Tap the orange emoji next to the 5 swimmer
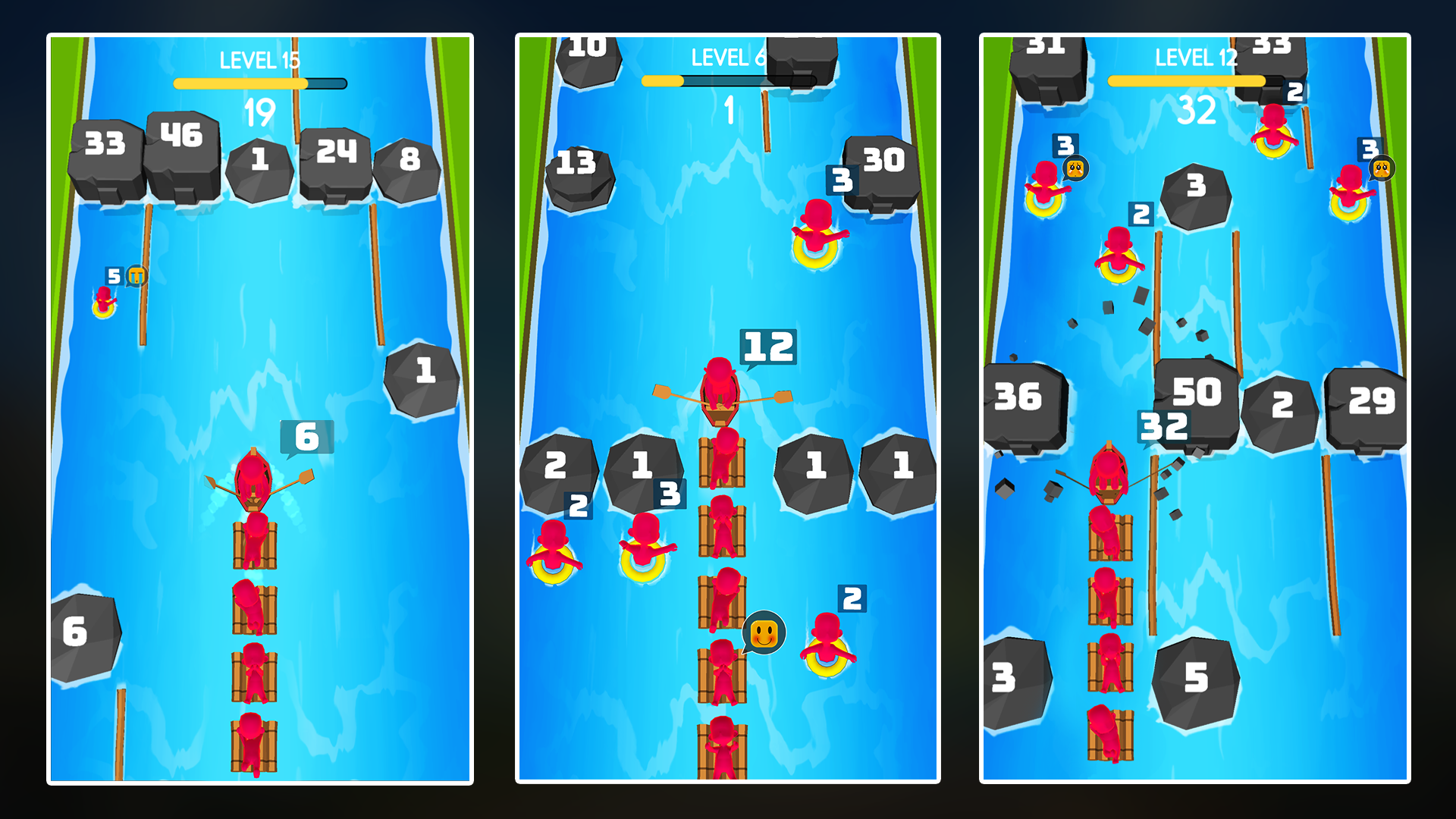The image size is (1456, 819). coord(135,276)
